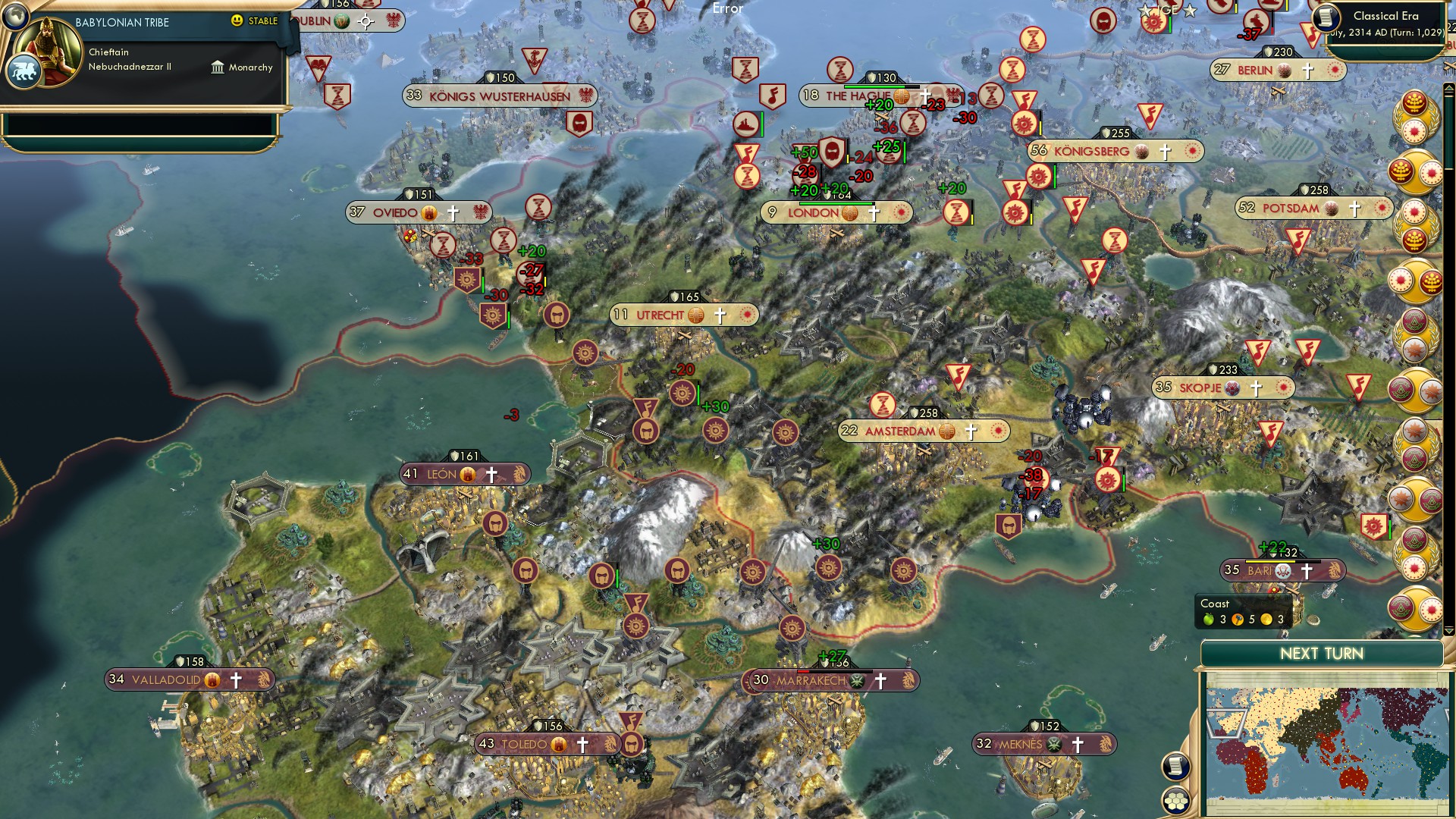
Task: Open Königsberg's city banner
Action: pyautogui.click(x=1115, y=151)
